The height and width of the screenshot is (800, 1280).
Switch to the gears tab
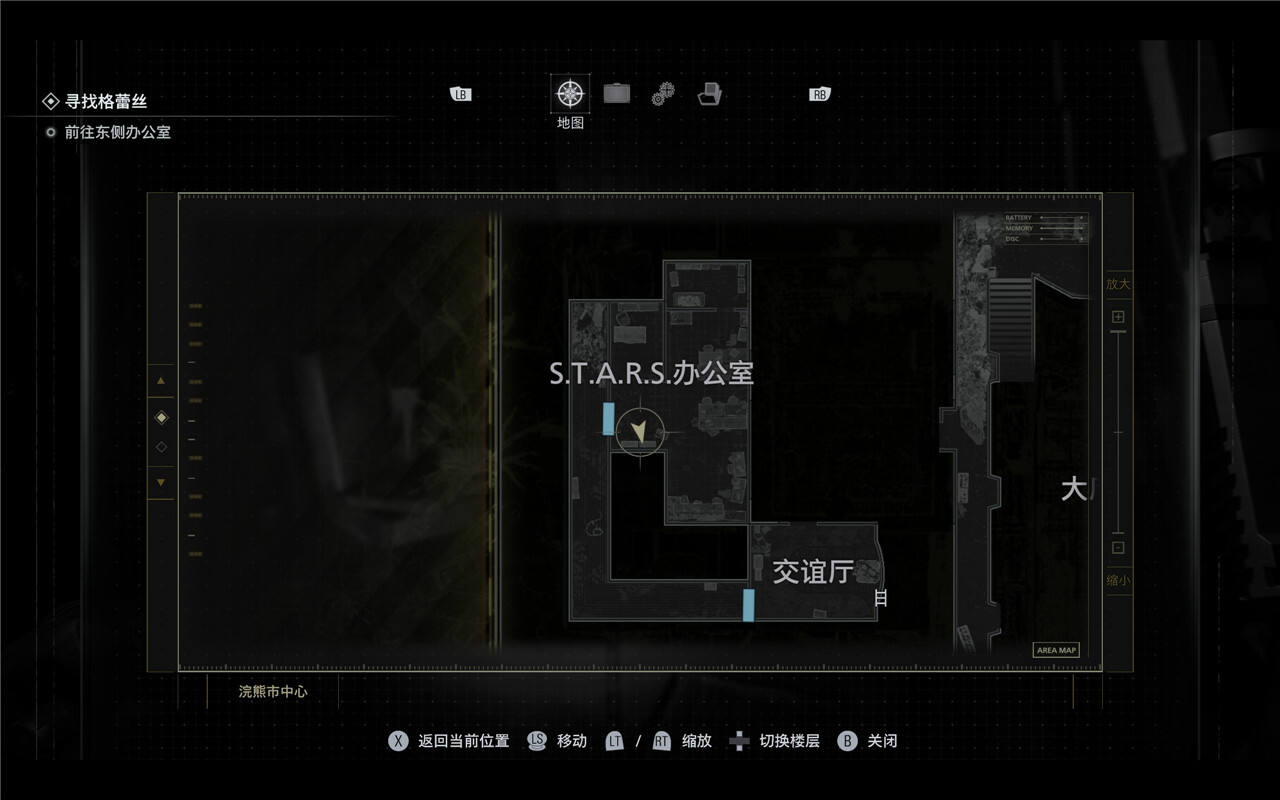(x=663, y=95)
